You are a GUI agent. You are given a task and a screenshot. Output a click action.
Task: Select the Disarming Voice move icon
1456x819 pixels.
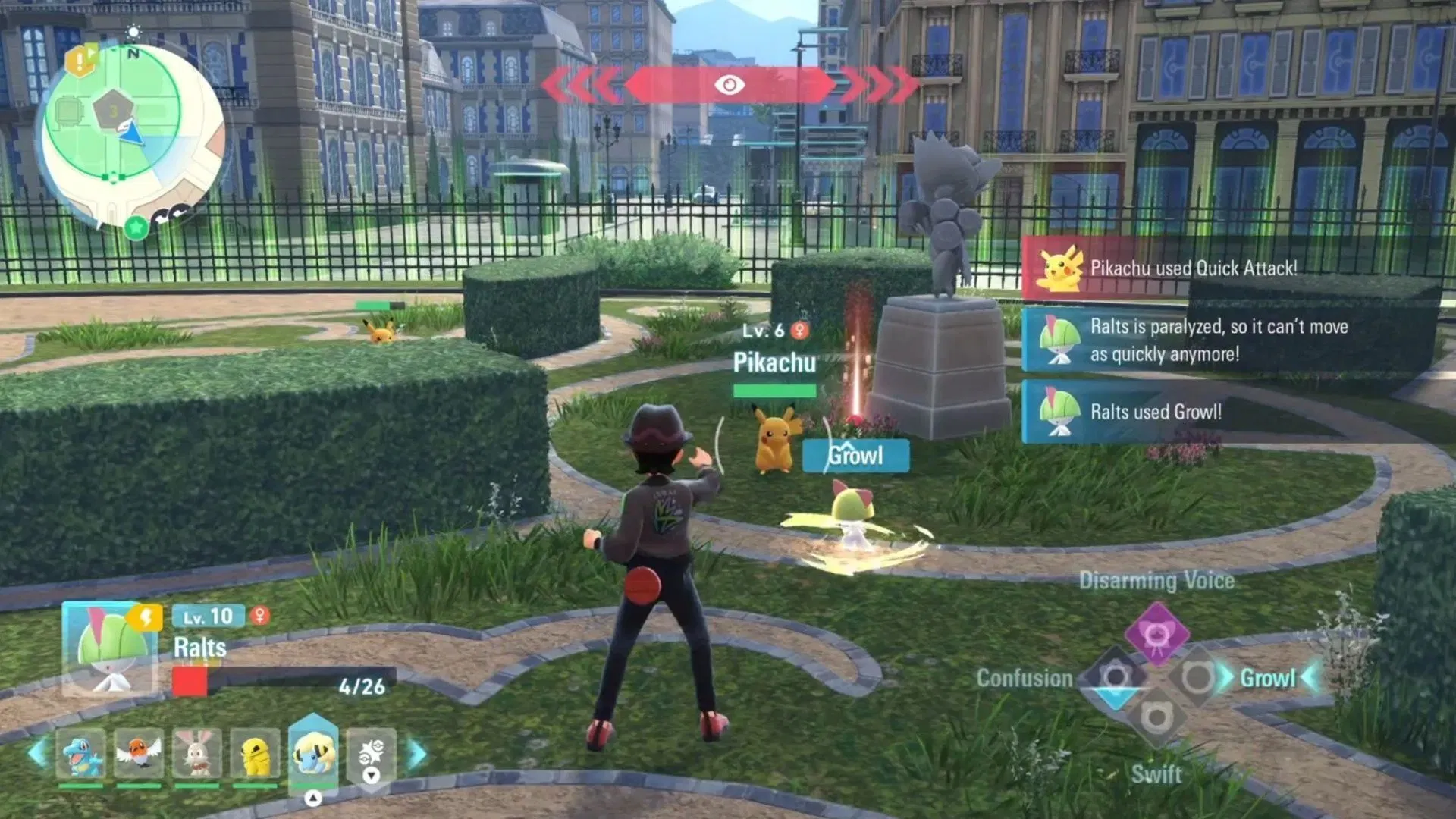[x=1157, y=634]
